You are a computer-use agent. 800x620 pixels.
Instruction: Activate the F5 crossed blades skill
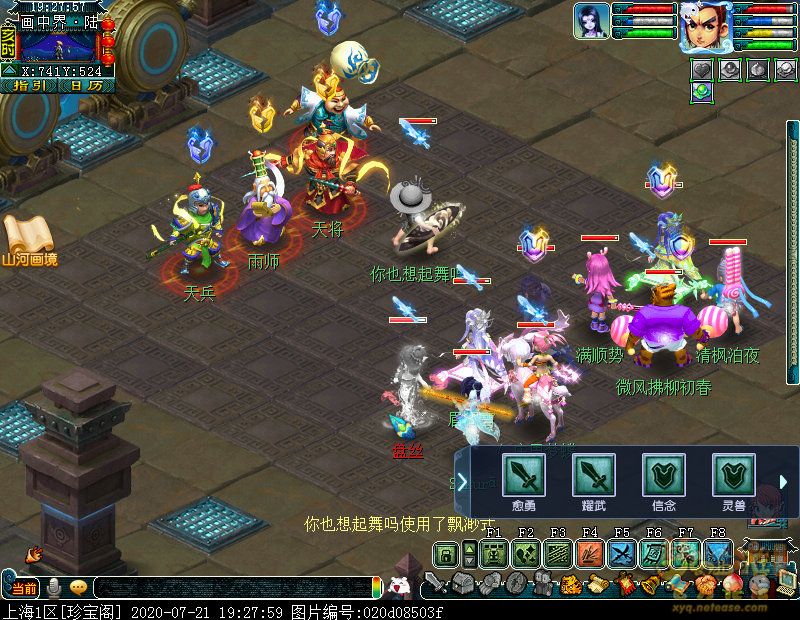pos(622,554)
